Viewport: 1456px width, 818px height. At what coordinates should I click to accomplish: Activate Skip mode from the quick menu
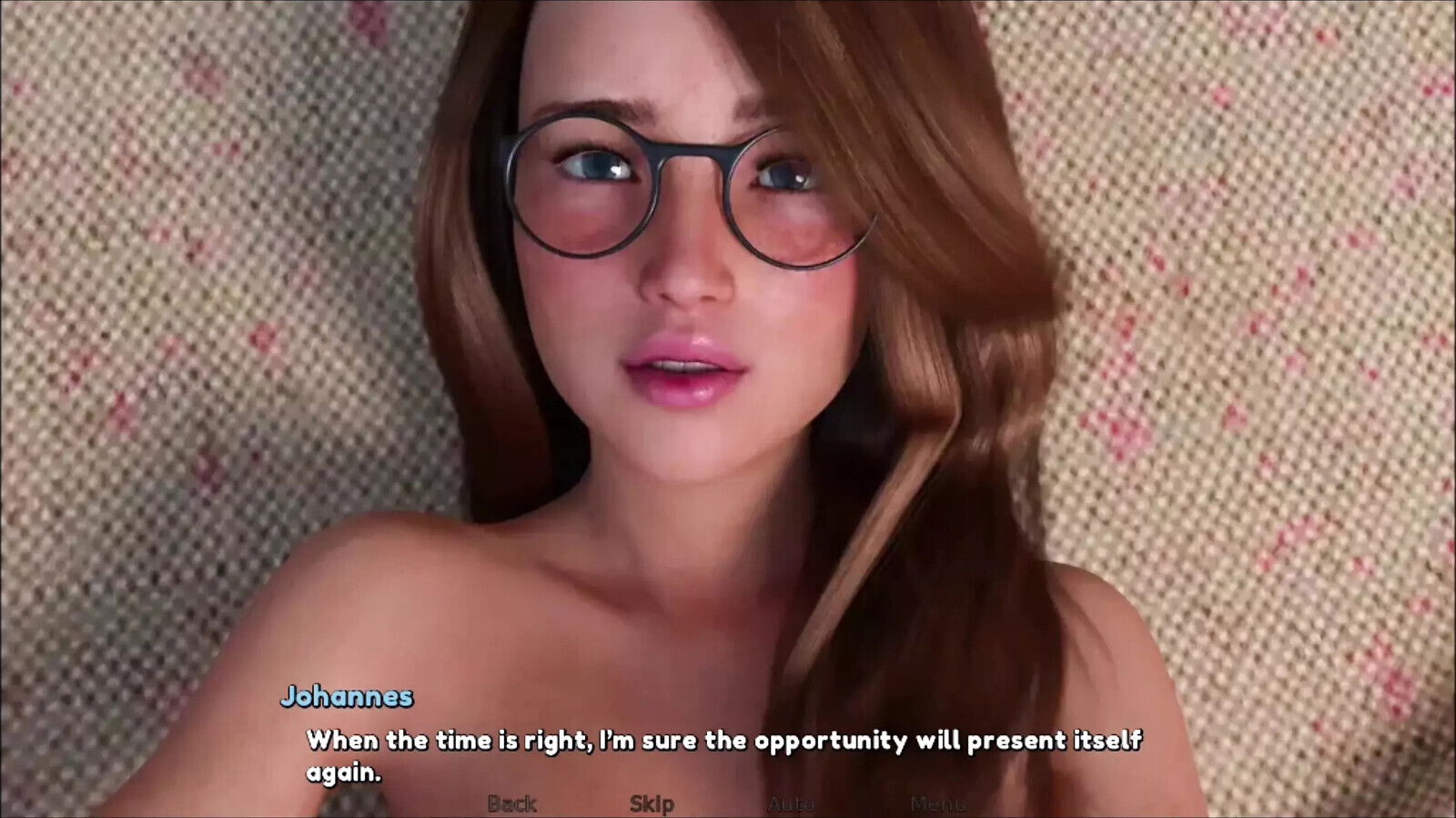click(x=652, y=803)
